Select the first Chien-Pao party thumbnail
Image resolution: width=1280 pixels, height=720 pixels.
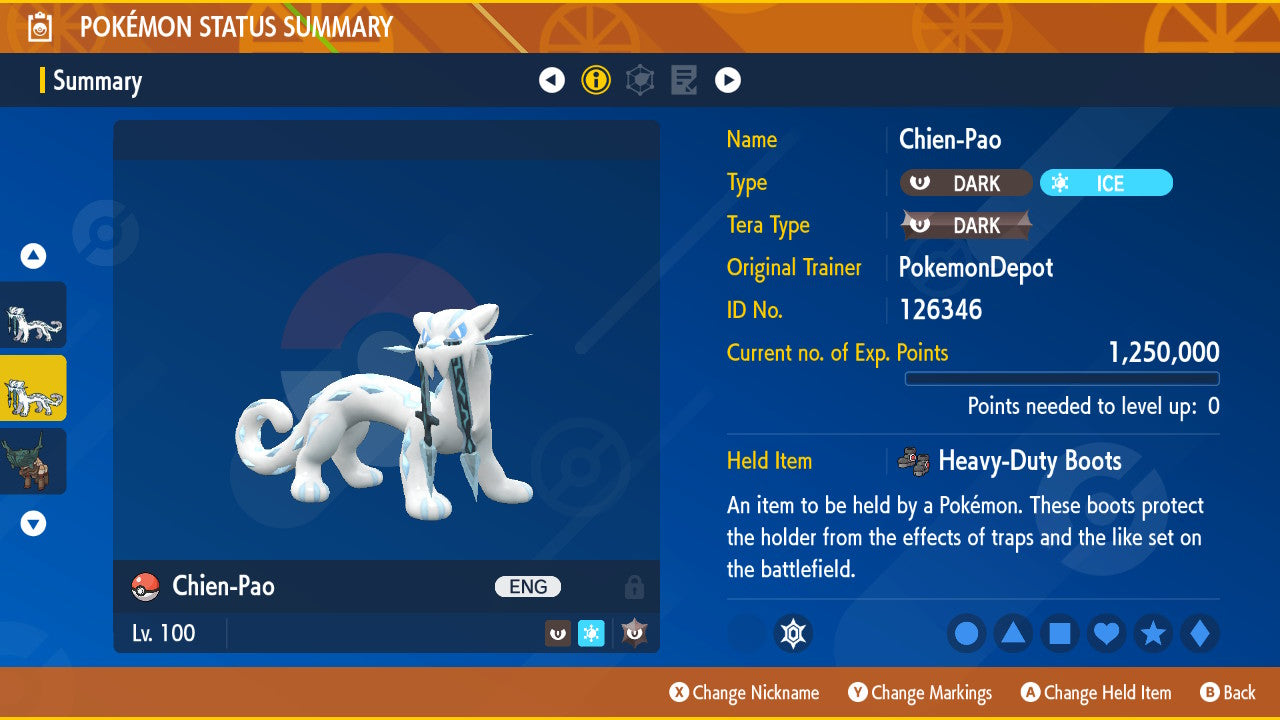33,315
